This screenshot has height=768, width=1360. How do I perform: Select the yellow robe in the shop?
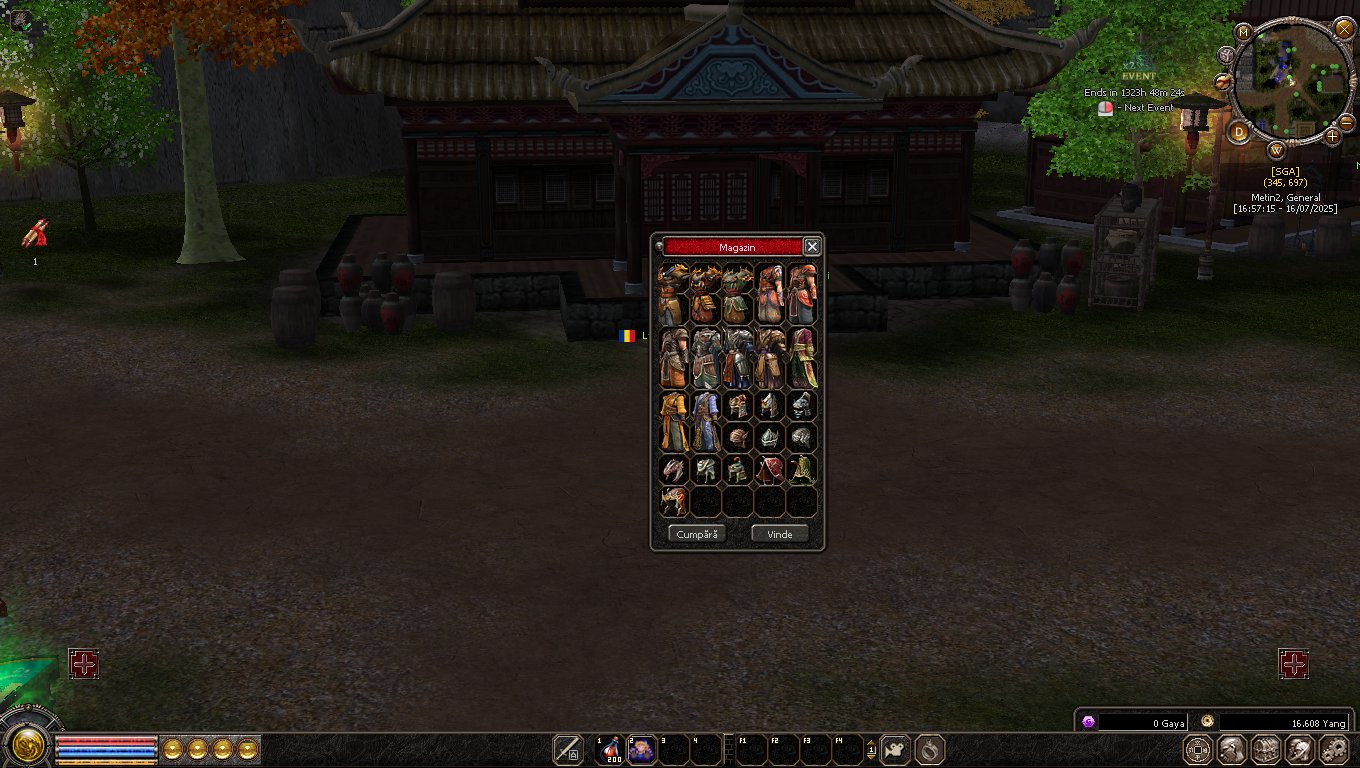[673, 421]
